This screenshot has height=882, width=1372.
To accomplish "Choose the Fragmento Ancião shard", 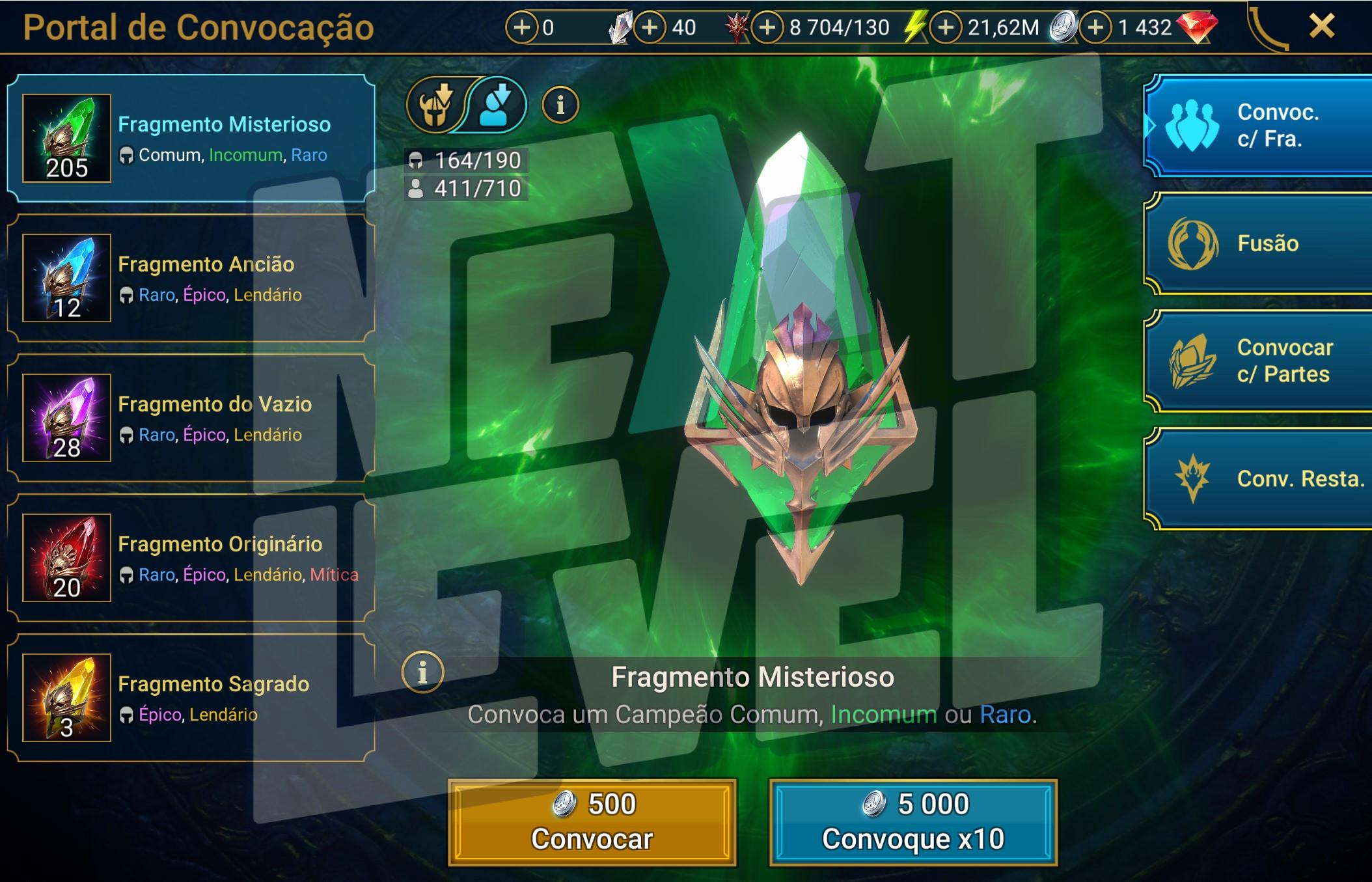I will (x=191, y=278).
